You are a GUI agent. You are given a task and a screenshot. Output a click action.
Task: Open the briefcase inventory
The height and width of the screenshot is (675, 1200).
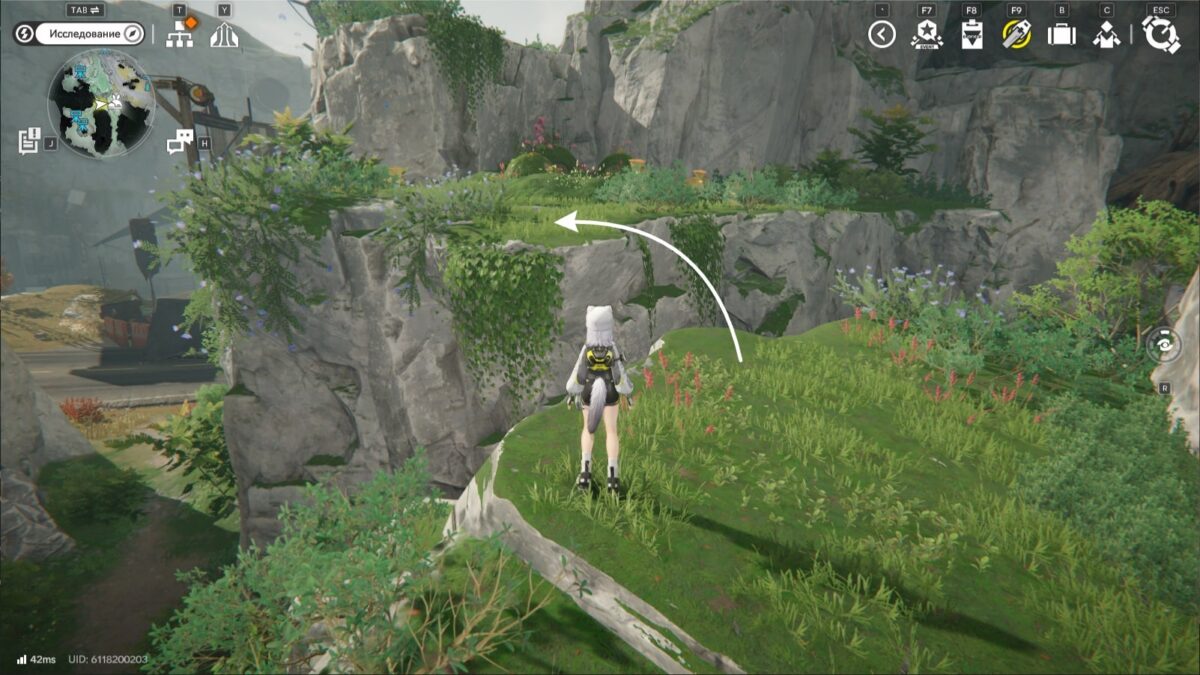1061,35
